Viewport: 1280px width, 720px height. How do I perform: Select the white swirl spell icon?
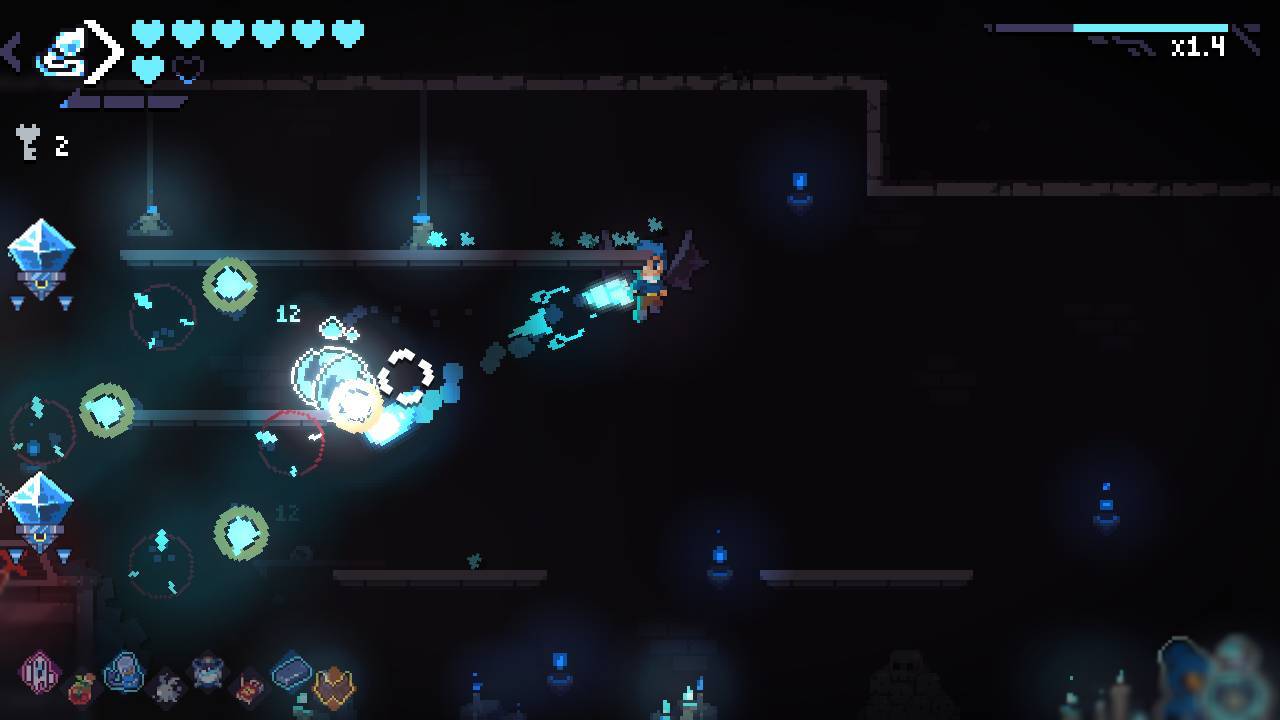pyautogui.click(x=59, y=54)
